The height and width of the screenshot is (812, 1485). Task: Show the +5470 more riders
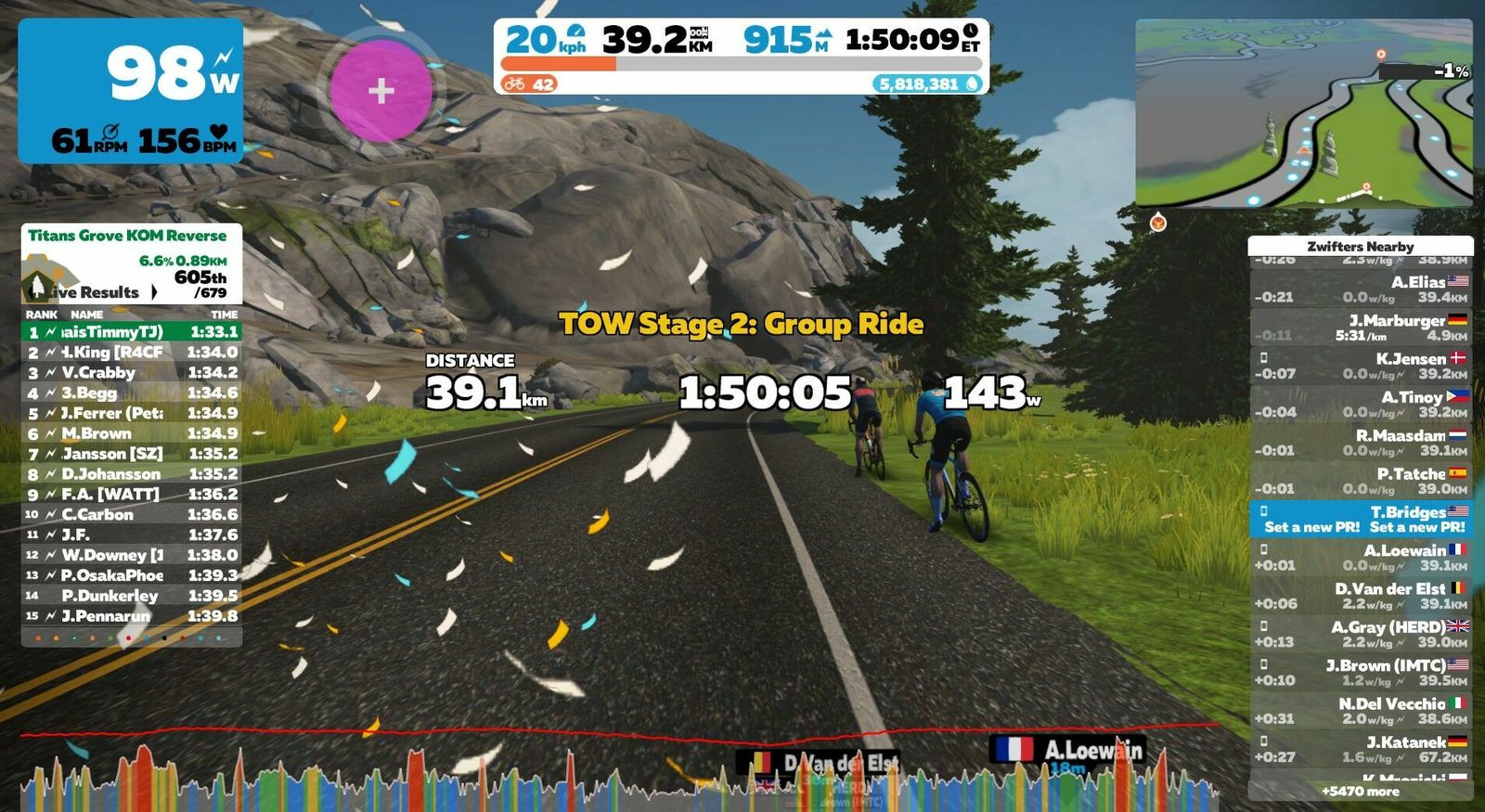point(1361,792)
